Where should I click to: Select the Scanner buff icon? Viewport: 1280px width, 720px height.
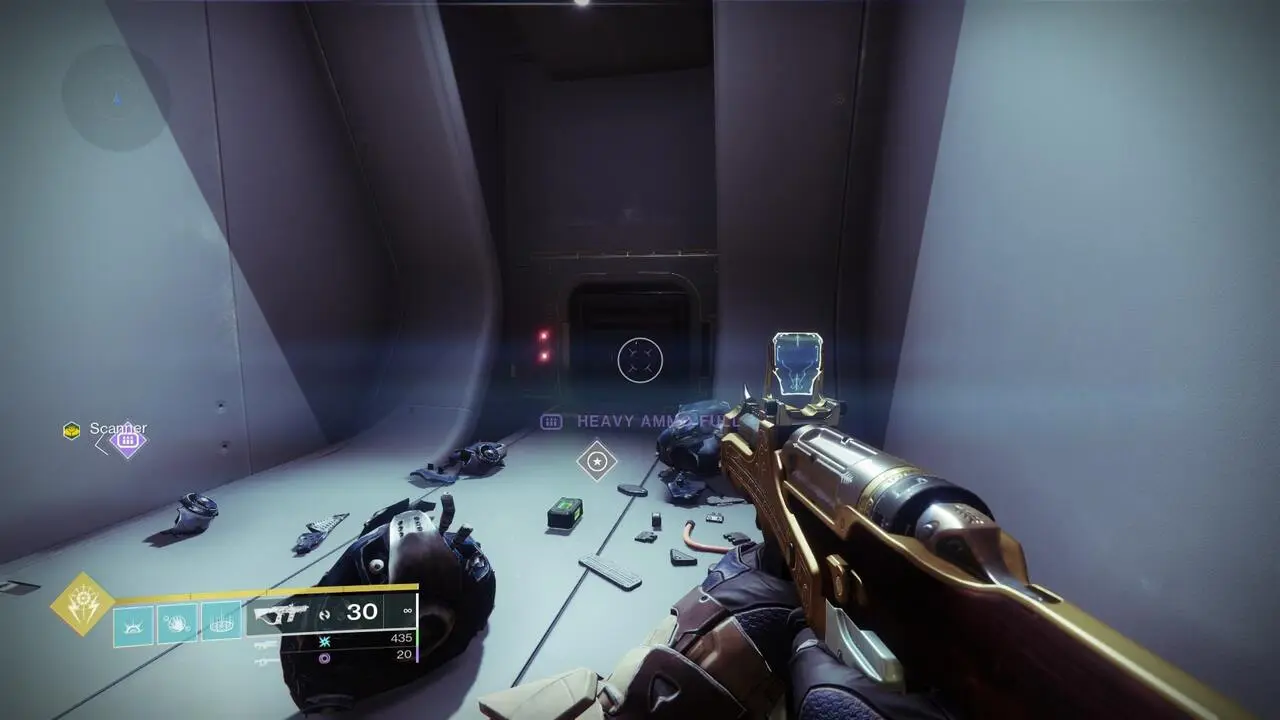[x=71, y=430]
